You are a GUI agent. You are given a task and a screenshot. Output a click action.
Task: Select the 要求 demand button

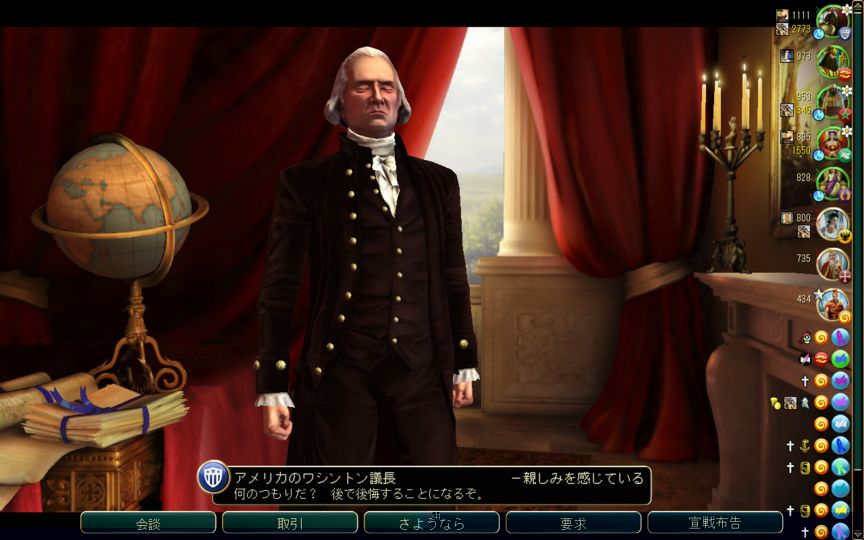pos(573,523)
